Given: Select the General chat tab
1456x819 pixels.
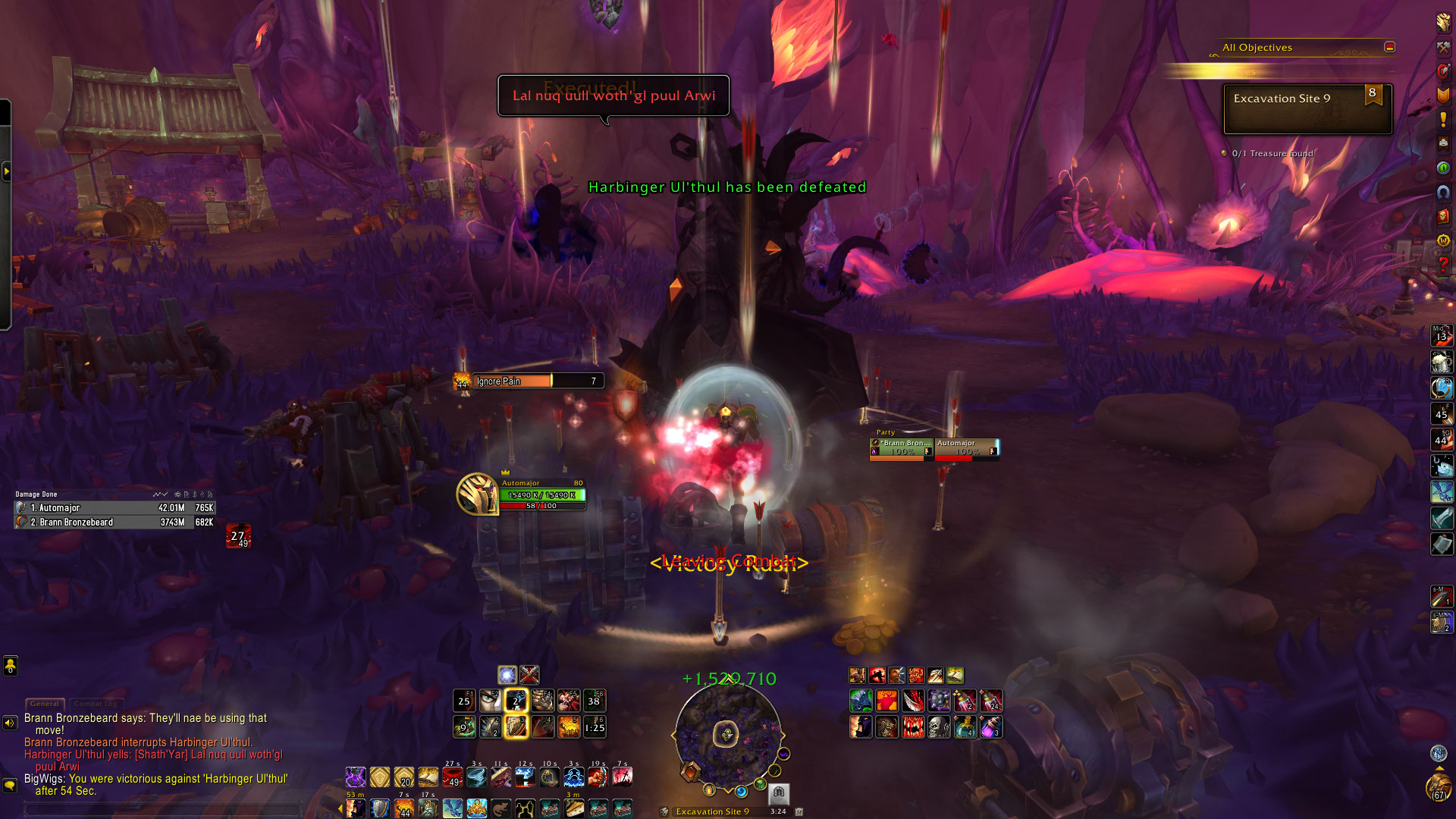Looking at the screenshot, I should pos(45,704).
